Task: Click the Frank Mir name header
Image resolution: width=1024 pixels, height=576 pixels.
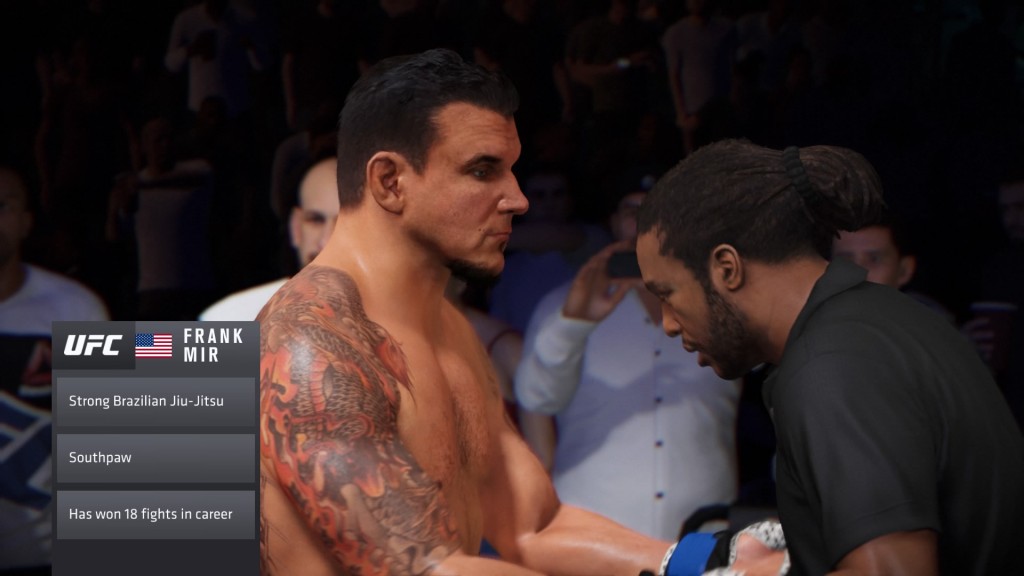Action: coord(214,345)
